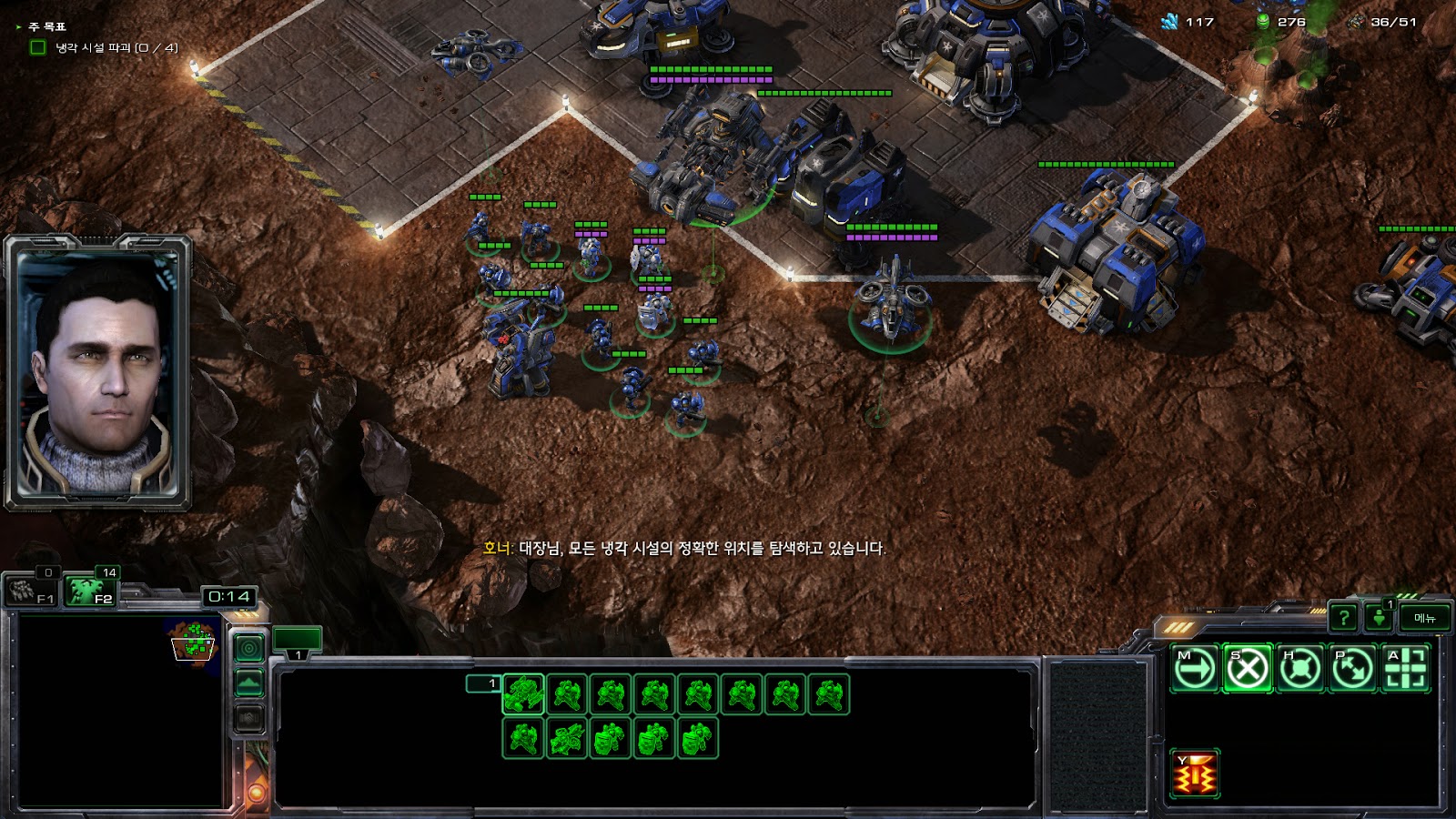The height and width of the screenshot is (819, 1456).
Task: Open the question mark help button
Action: pos(1343,618)
